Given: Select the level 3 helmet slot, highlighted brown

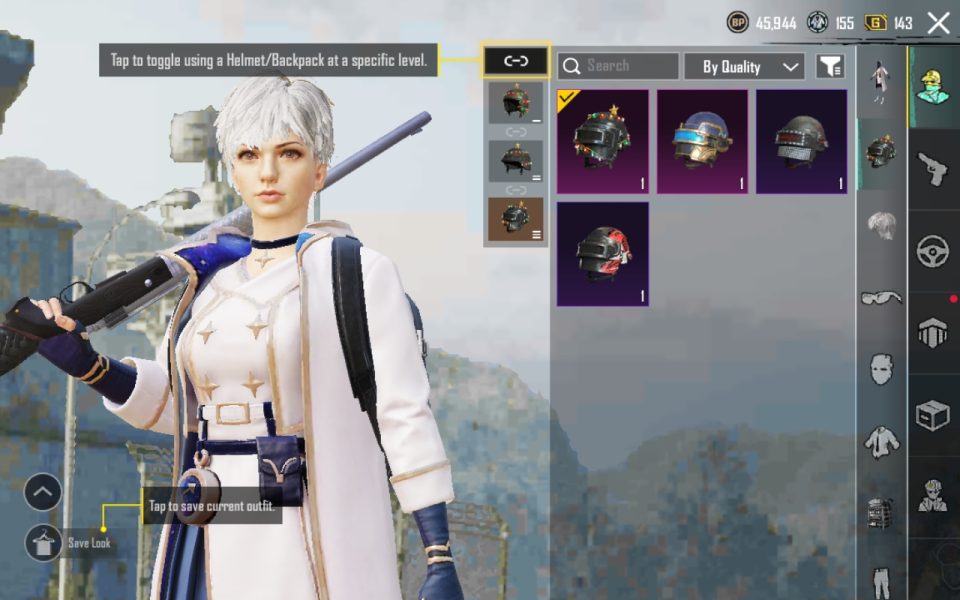Looking at the screenshot, I should click(x=516, y=219).
